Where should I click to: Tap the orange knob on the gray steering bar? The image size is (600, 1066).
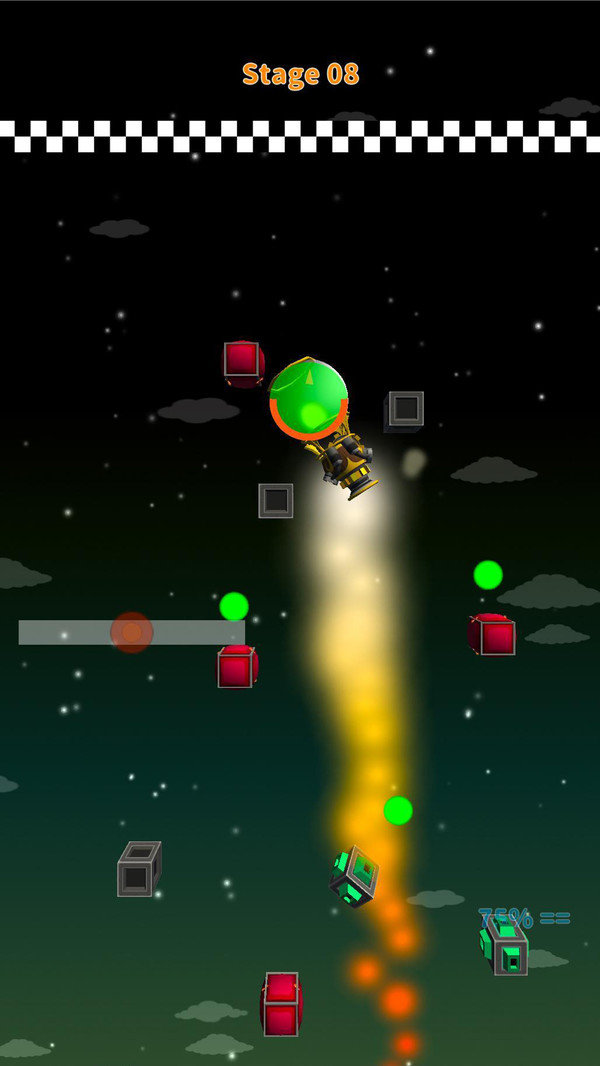click(131, 632)
